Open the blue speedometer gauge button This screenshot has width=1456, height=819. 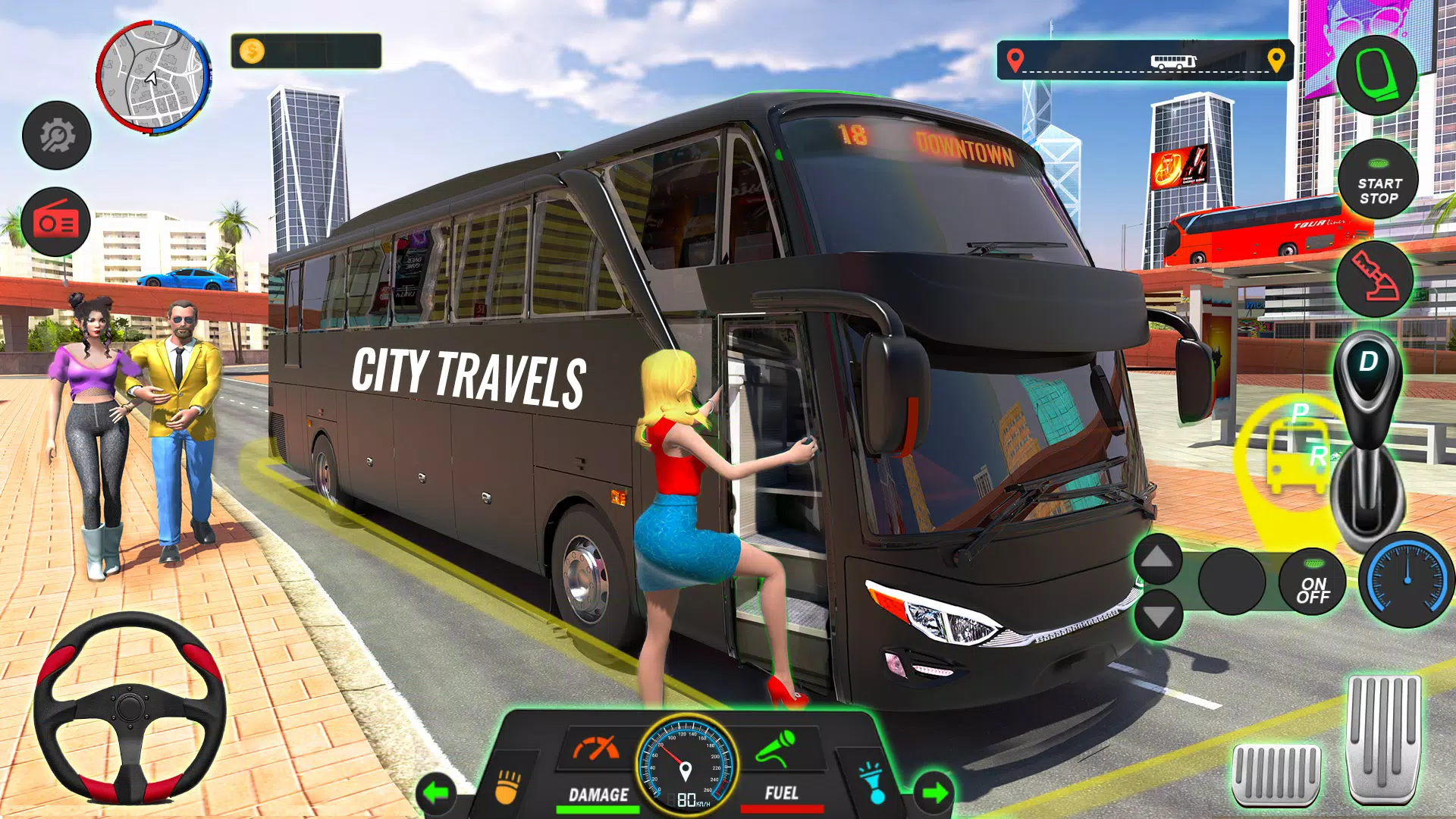pyautogui.click(x=1407, y=580)
